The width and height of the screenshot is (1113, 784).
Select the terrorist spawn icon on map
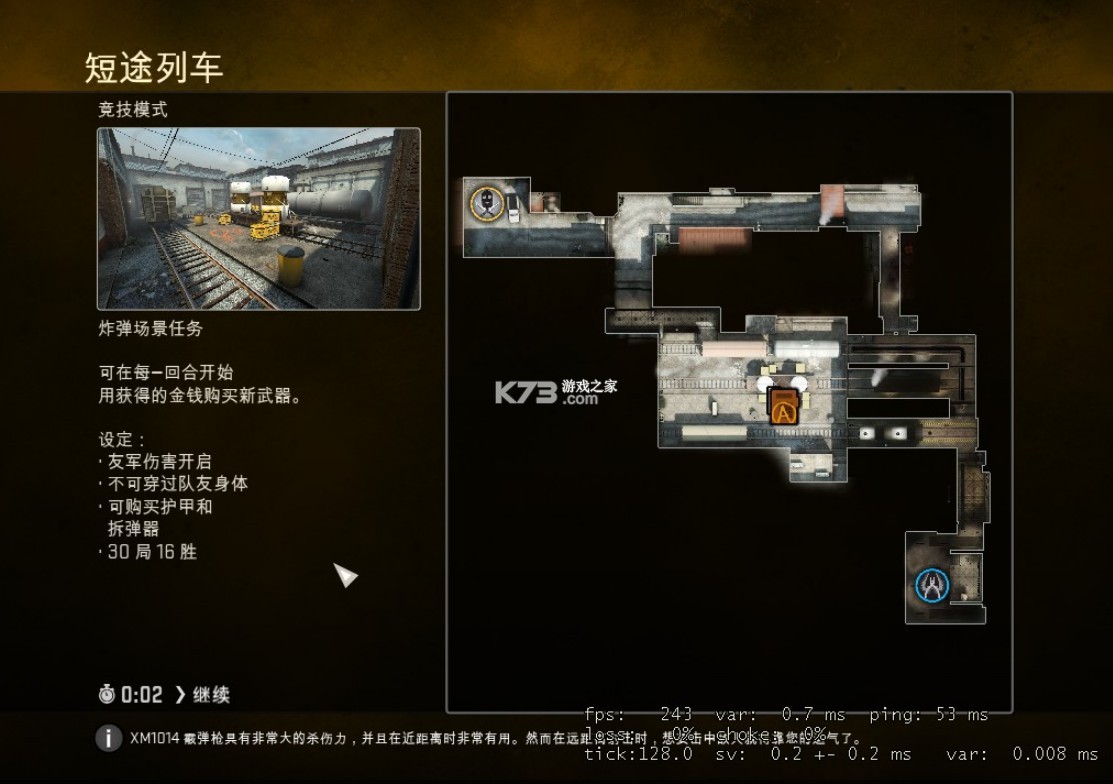pos(487,203)
